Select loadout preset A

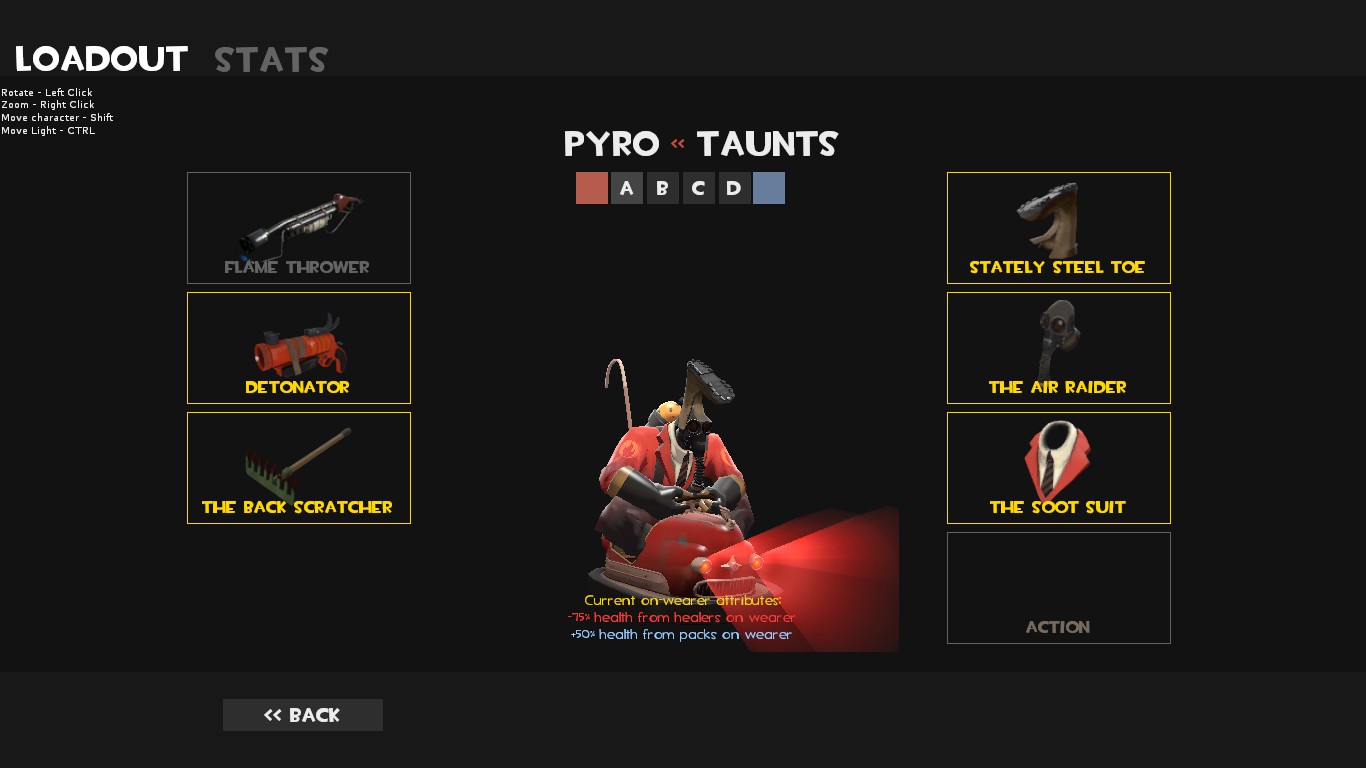click(627, 188)
